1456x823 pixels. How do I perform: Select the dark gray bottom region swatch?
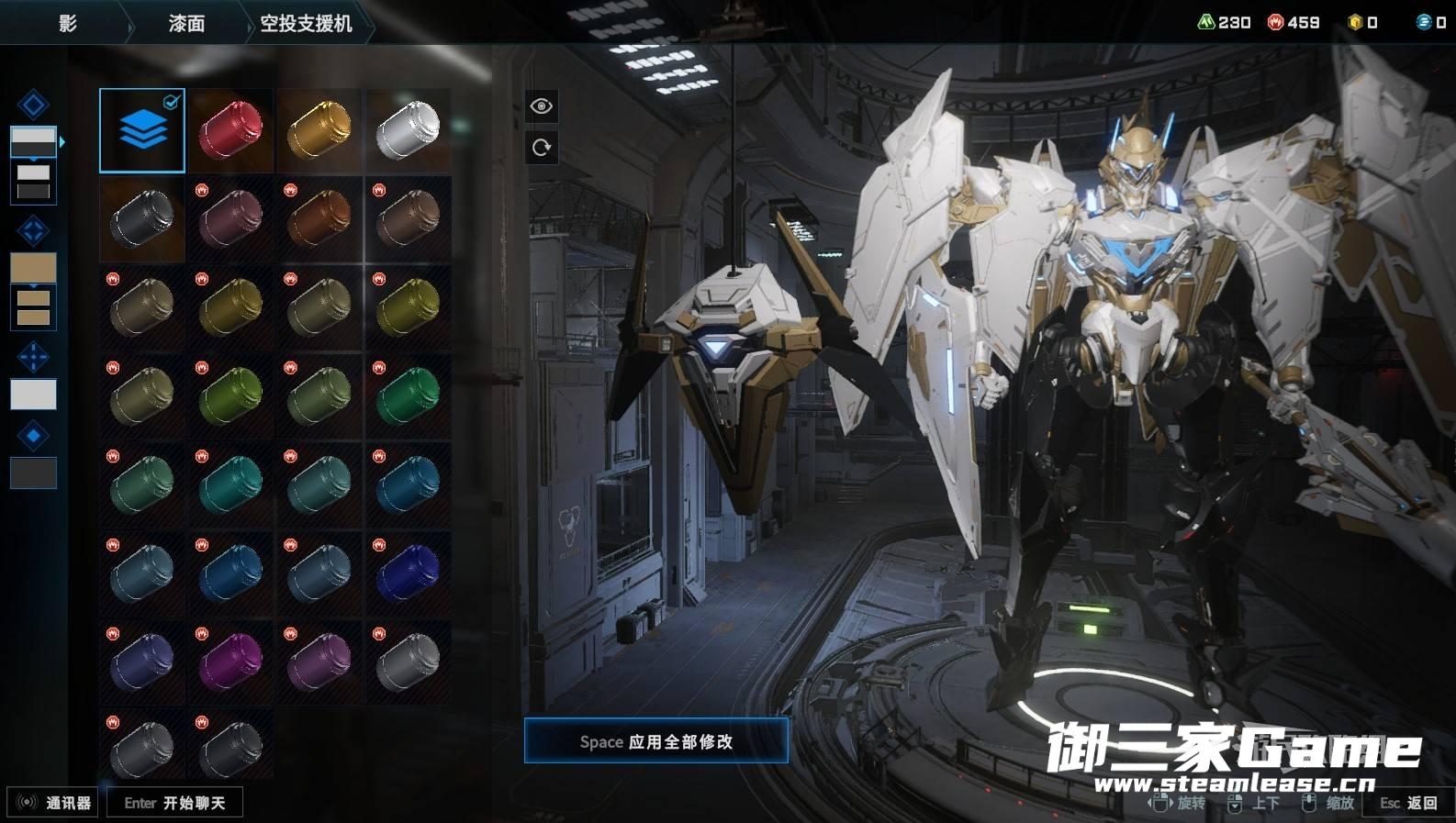pos(33,473)
